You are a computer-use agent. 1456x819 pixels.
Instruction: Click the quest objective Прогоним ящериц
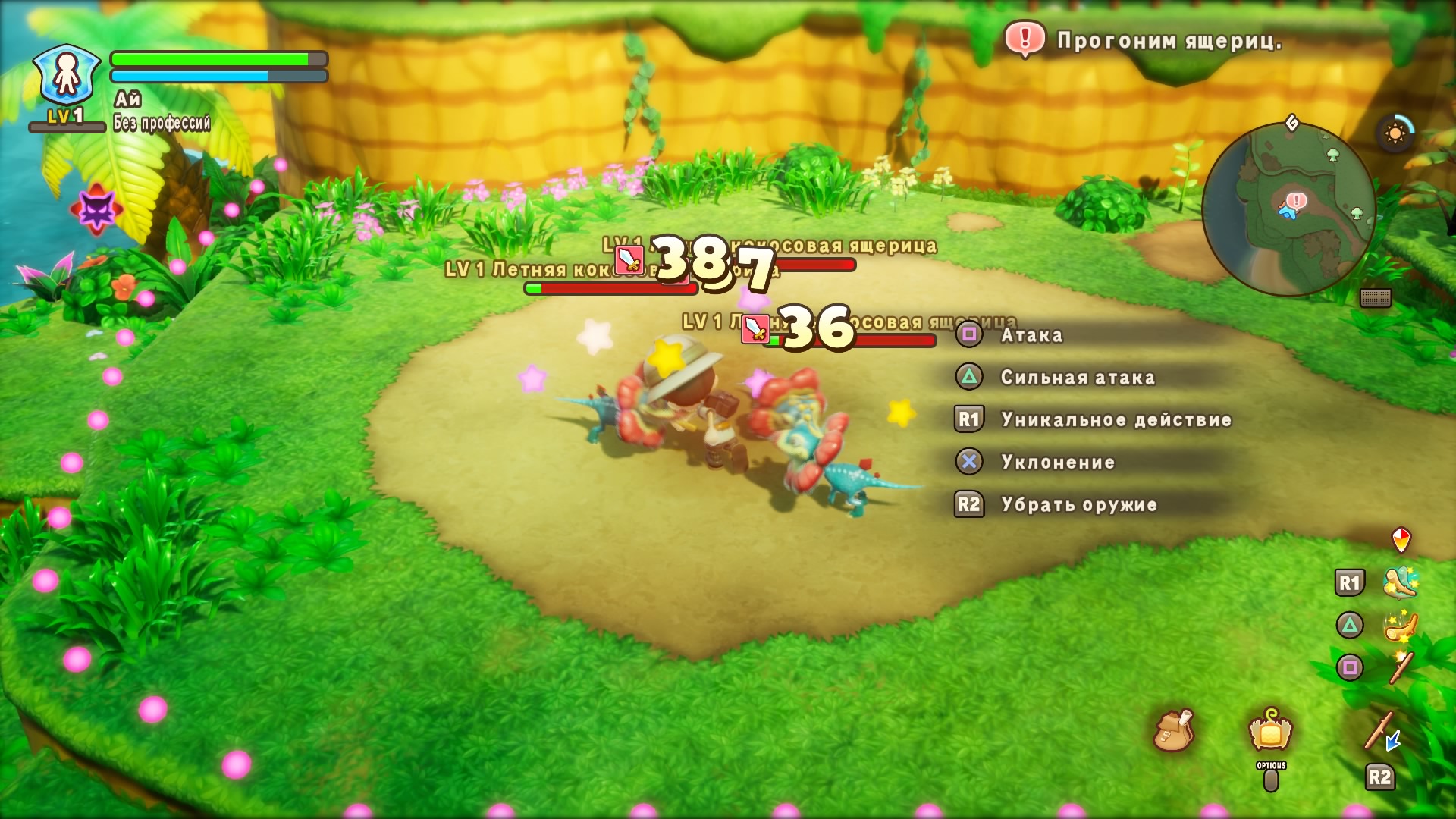click(x=1169, y=41)
